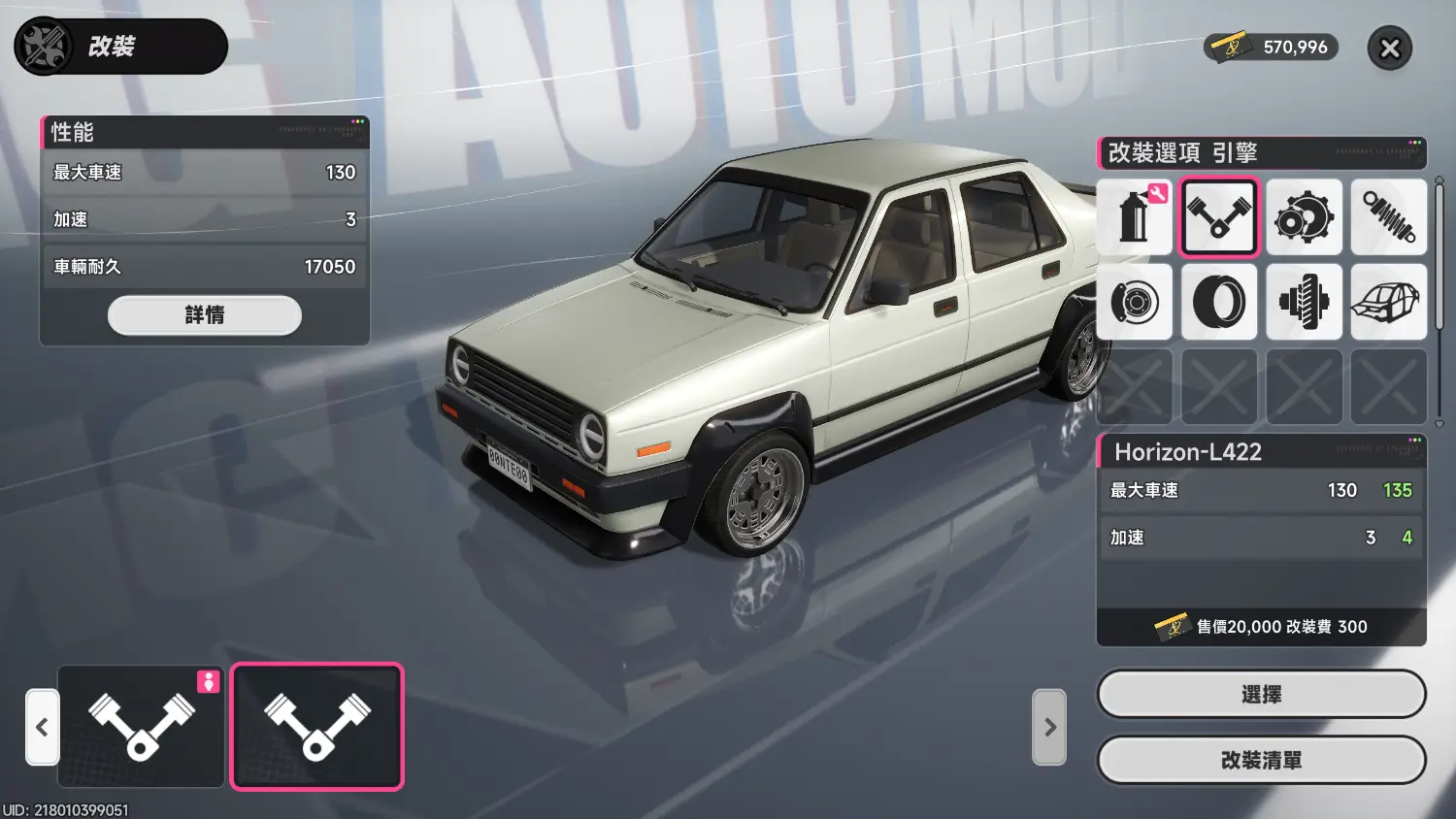The image size is (1456, 819).
Task: Show next parts with right arrow
Action: coord(1049,727)
